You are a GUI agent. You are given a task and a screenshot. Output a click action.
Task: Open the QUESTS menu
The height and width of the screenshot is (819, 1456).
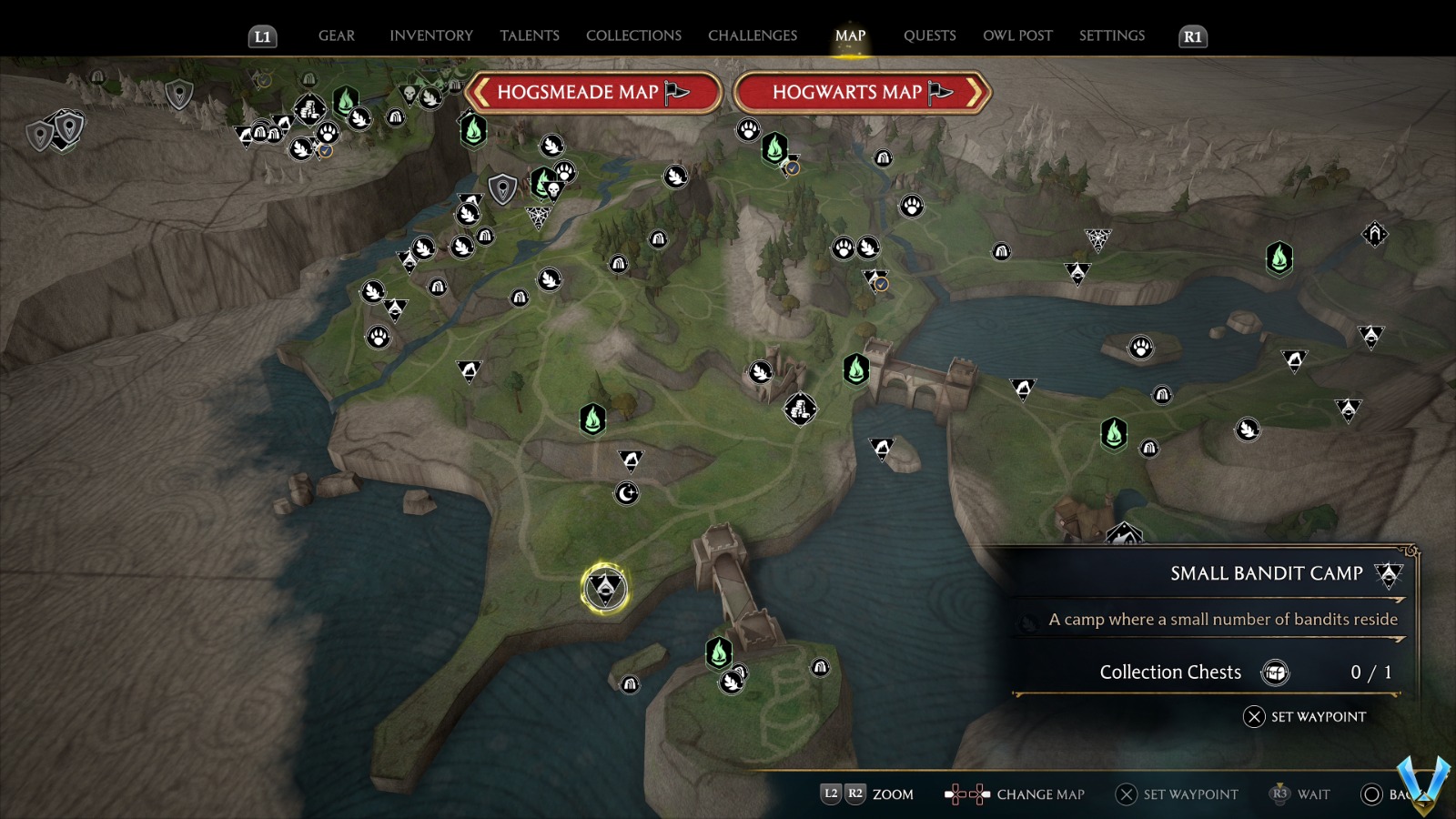[930, 35]
